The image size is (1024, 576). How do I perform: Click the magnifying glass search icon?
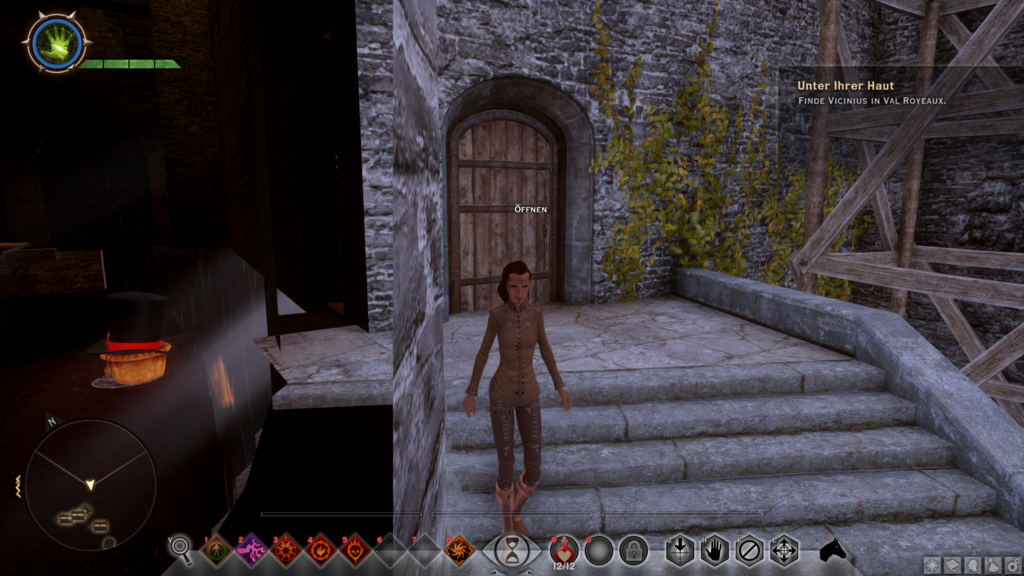pyautogui.click(x=181, y=547)
